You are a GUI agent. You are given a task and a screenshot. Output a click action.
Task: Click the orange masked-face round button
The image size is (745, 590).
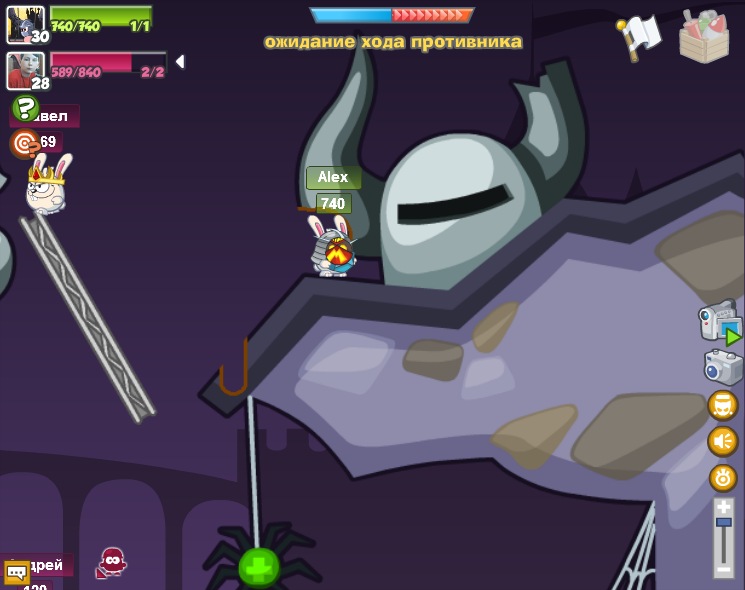(x=722, y=405)
